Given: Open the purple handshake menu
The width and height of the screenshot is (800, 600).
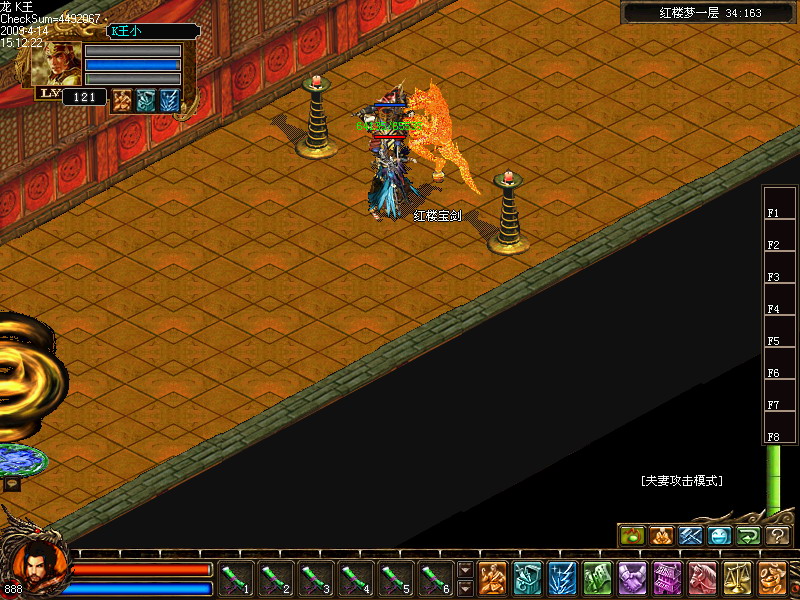Looking at the screenshot, I should point(632,578).
